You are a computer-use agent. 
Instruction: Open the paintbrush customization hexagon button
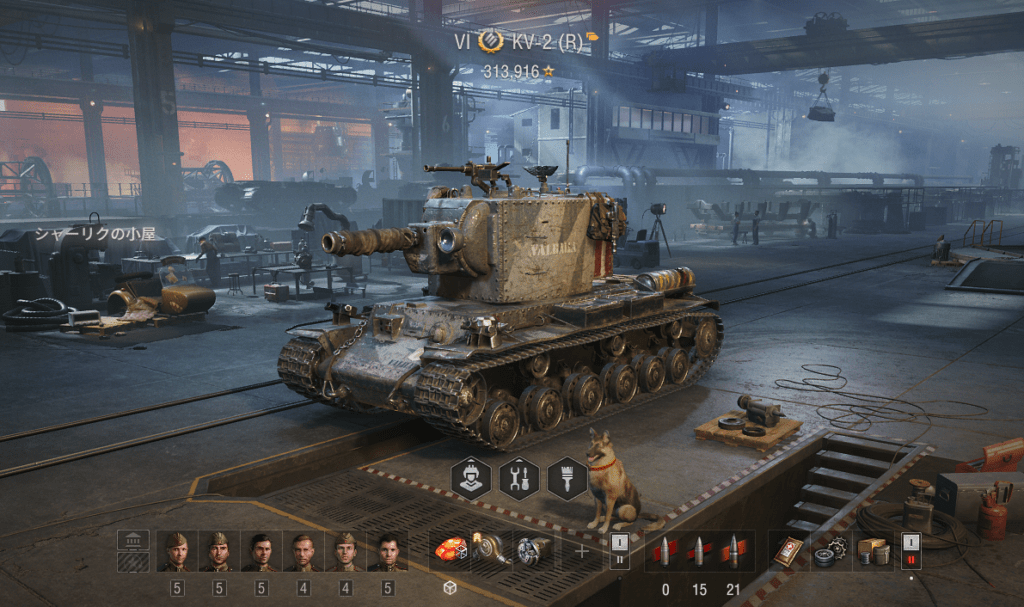(x=567, y=479)
